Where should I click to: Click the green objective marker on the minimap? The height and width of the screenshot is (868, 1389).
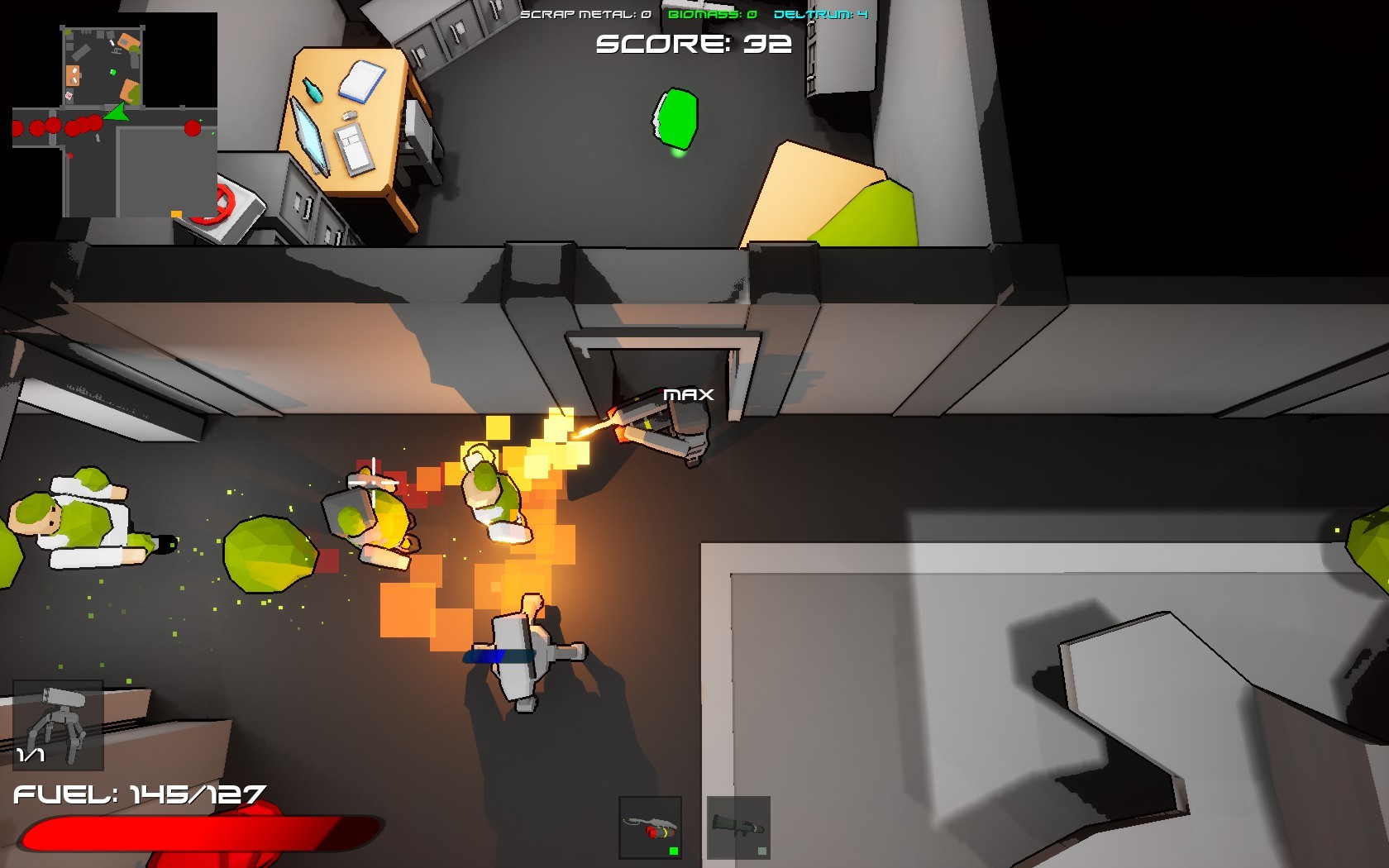coord(113,72)
